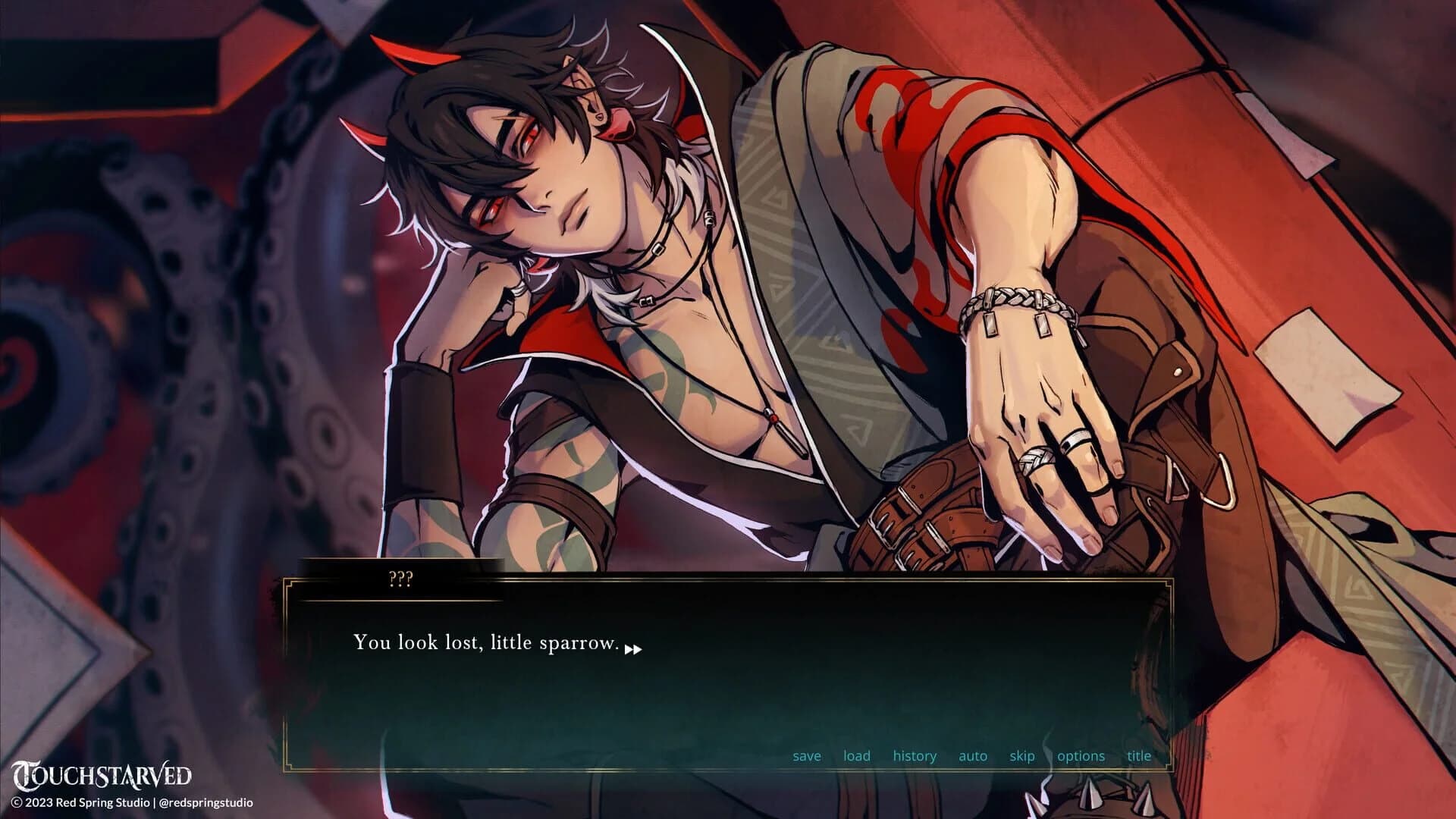Viewport: 1456px width, 819px height.
Task: Open the dialogue history log
Action: pyautogui.click(x=915, y=756)
